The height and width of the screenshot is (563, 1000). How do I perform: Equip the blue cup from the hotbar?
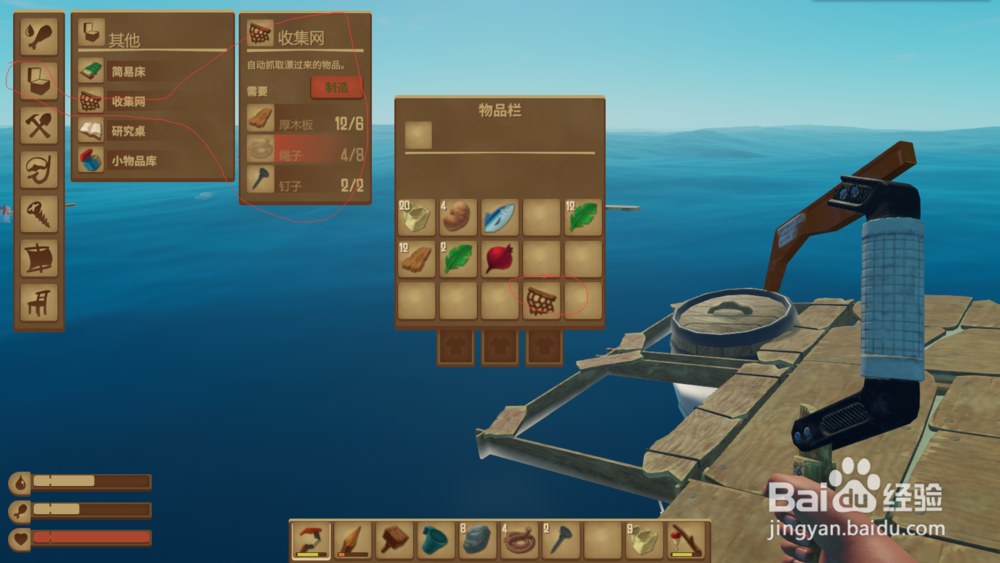pos(435,541)
